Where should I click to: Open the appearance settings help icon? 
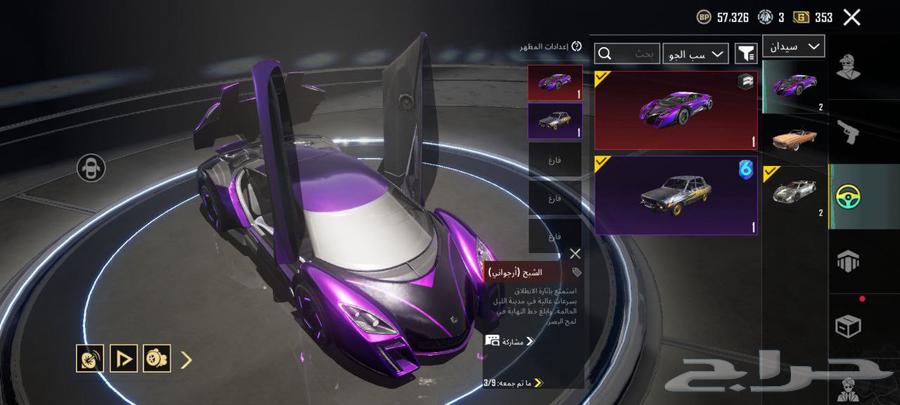576,47
